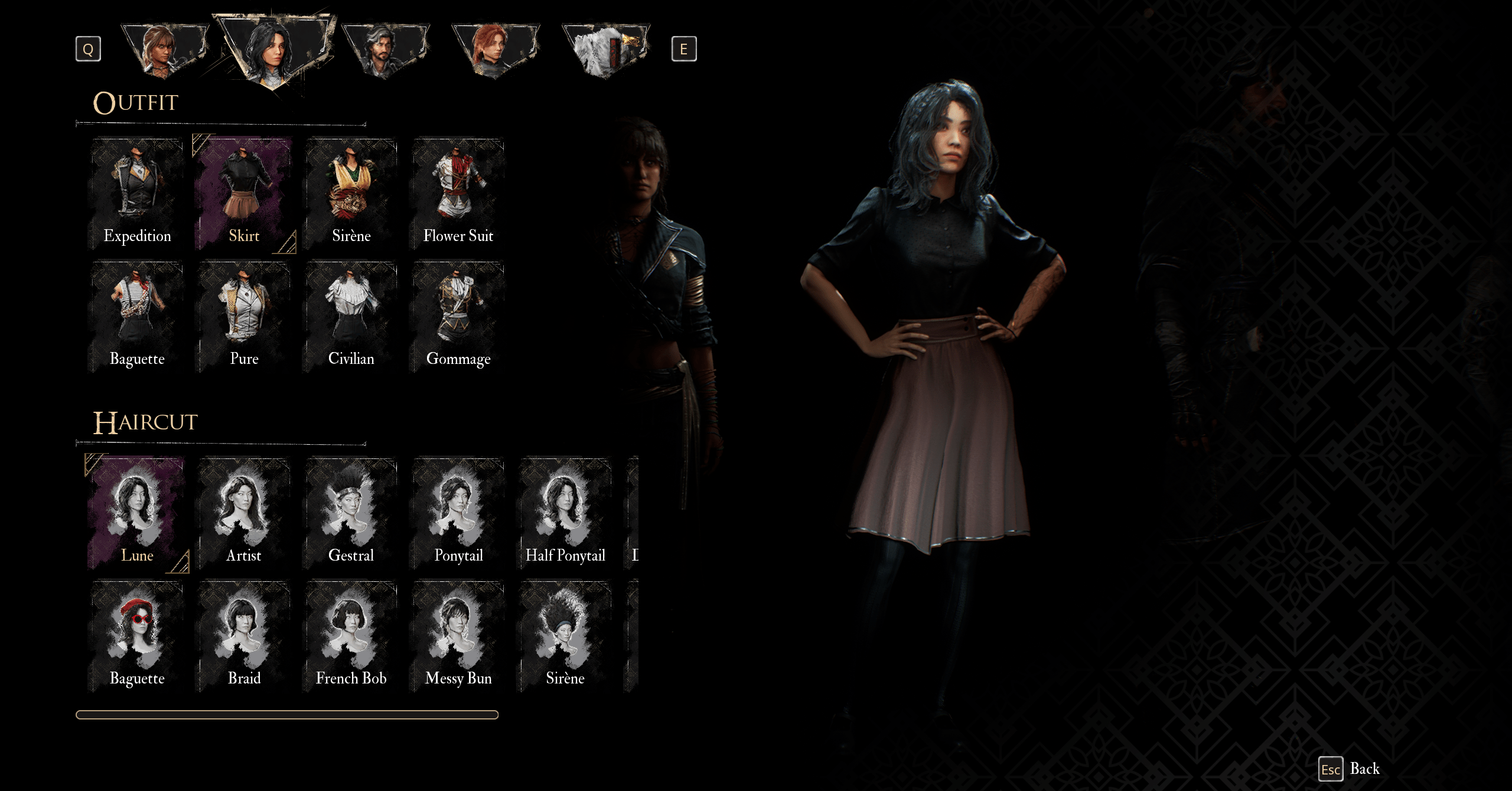Switch to the red-haired character tab
Image resolution: width=1512 pixels, height=791 pixels.
495,50
